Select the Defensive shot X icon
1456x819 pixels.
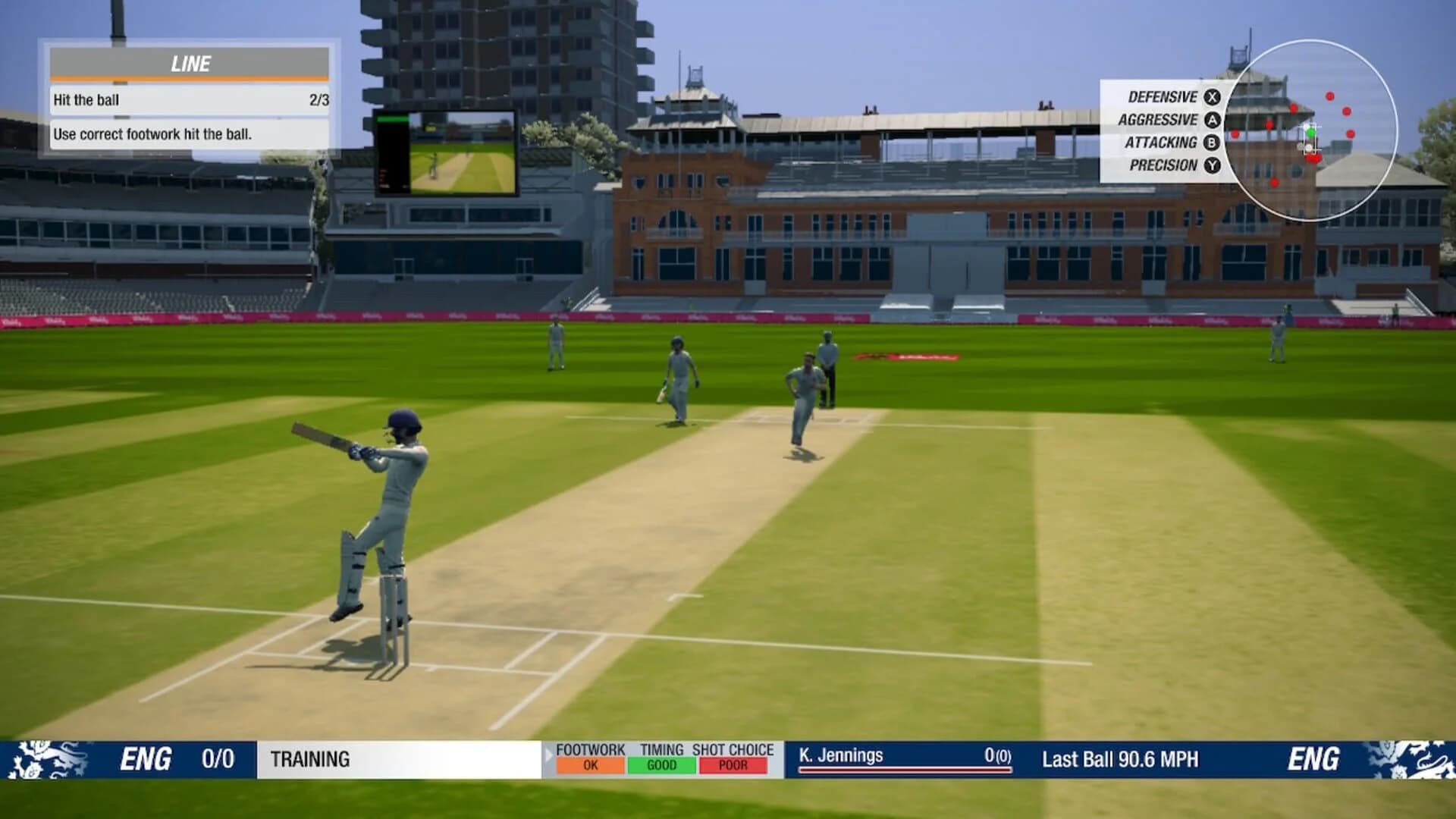click(1211, 97)
